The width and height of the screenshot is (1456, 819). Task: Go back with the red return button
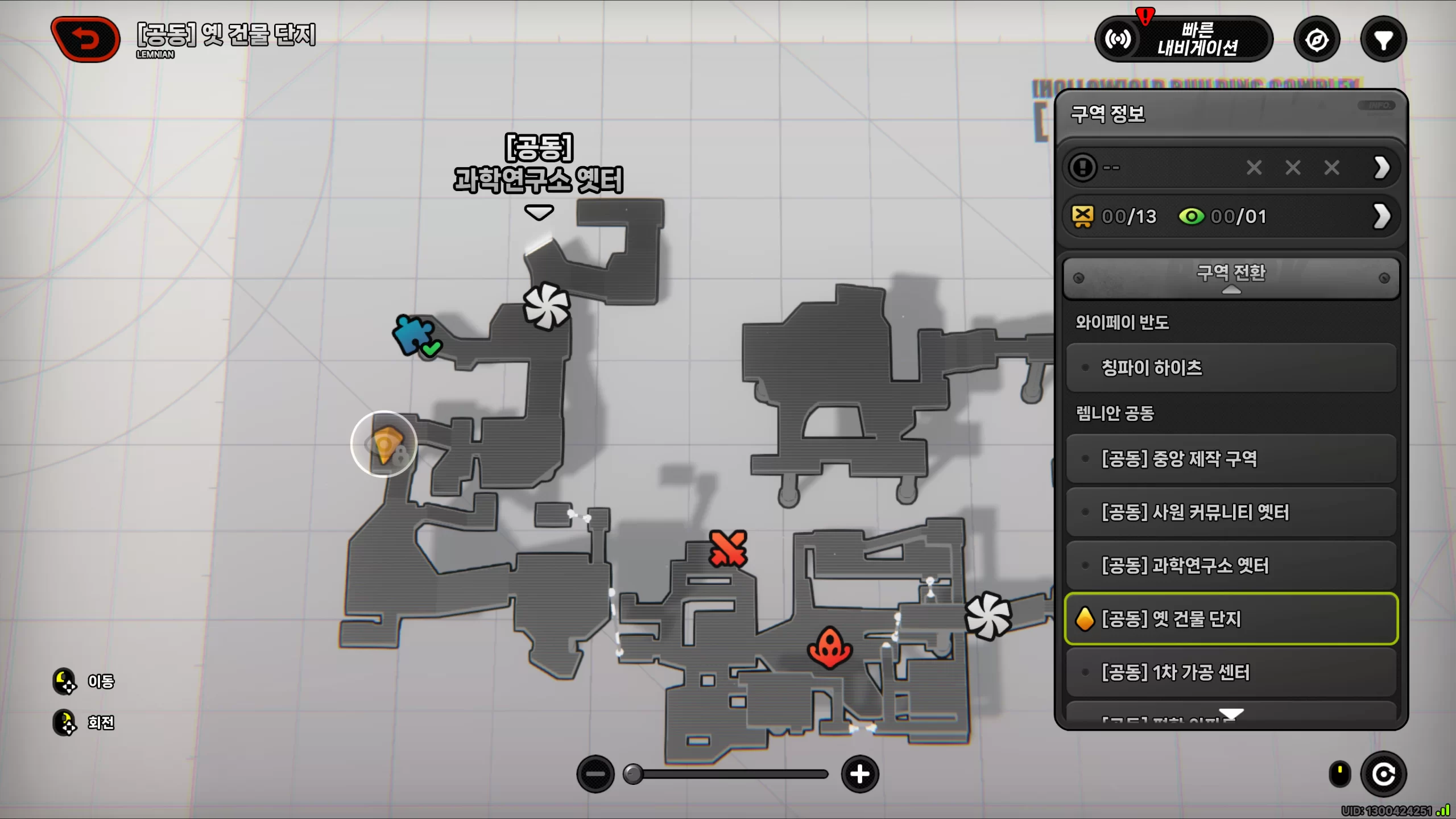[x=85, y=39]
